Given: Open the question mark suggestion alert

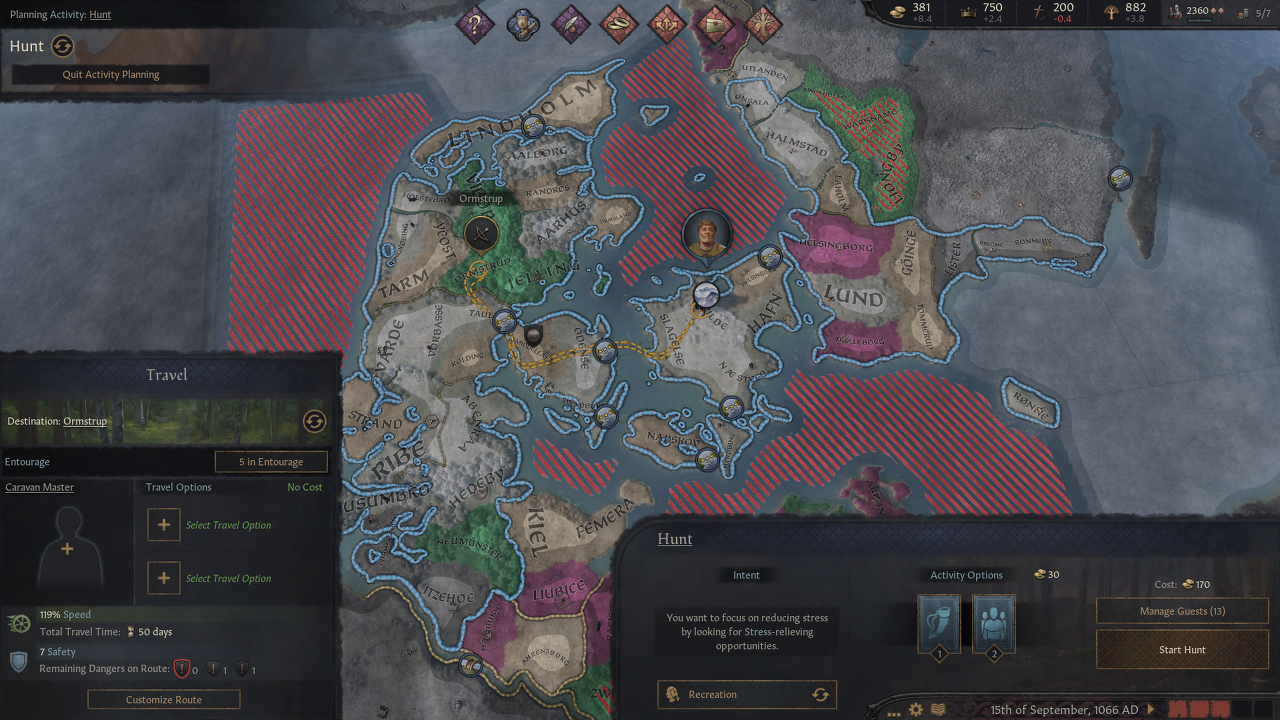Looking at the screenshot, I should point(475,24).
